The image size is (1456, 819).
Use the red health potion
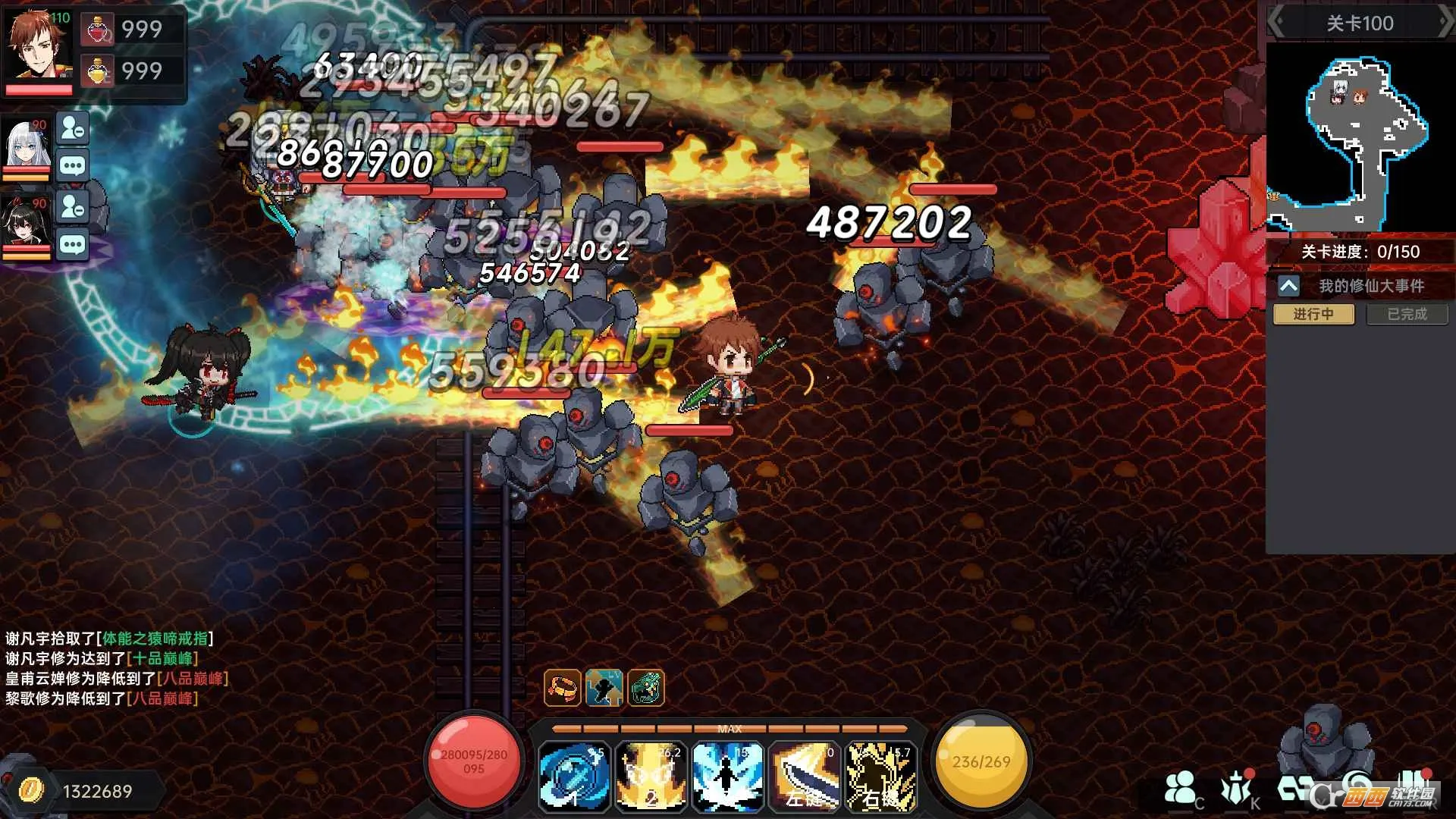(99, 30)
